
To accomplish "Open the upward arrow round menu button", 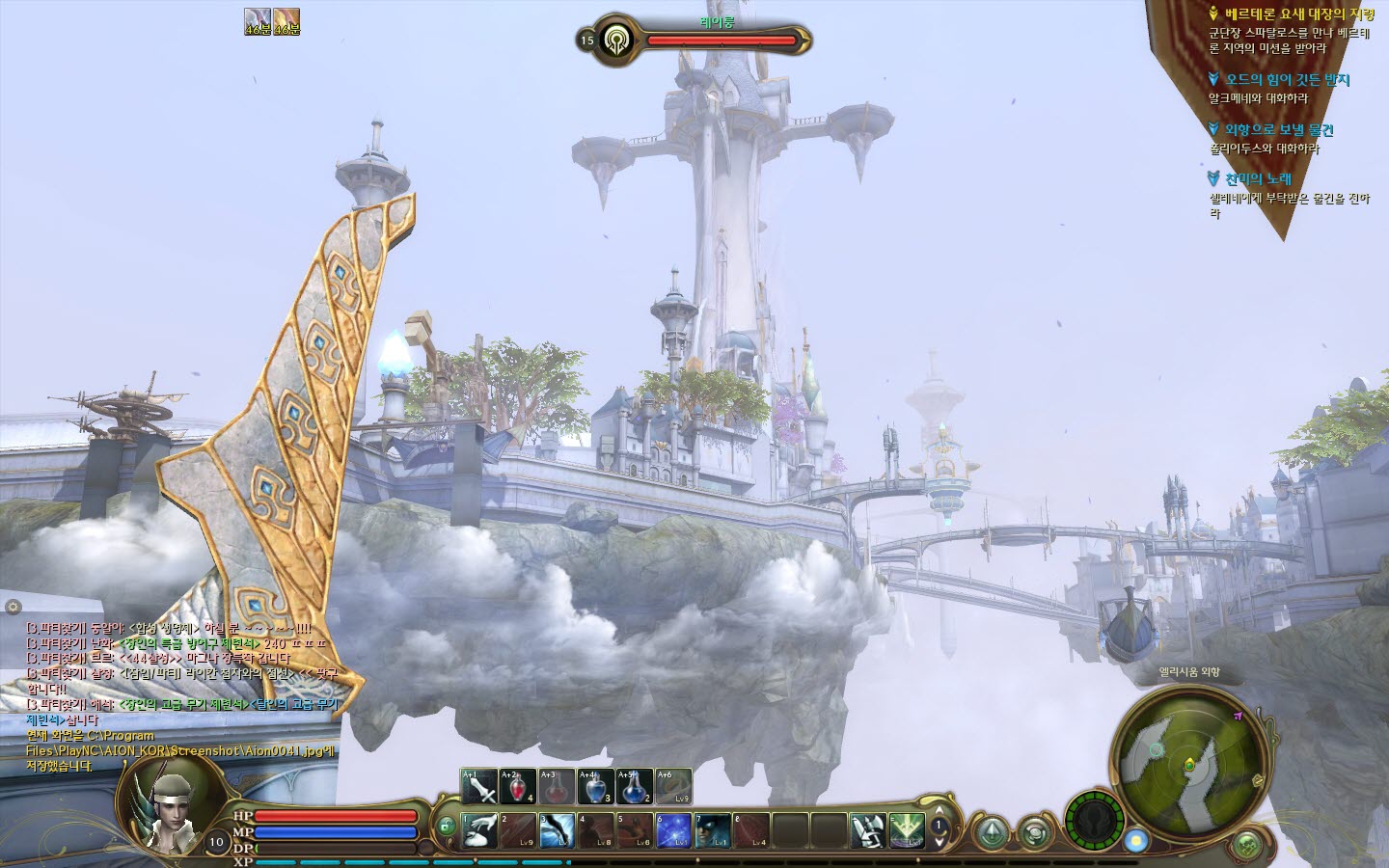I will point(992,832).
